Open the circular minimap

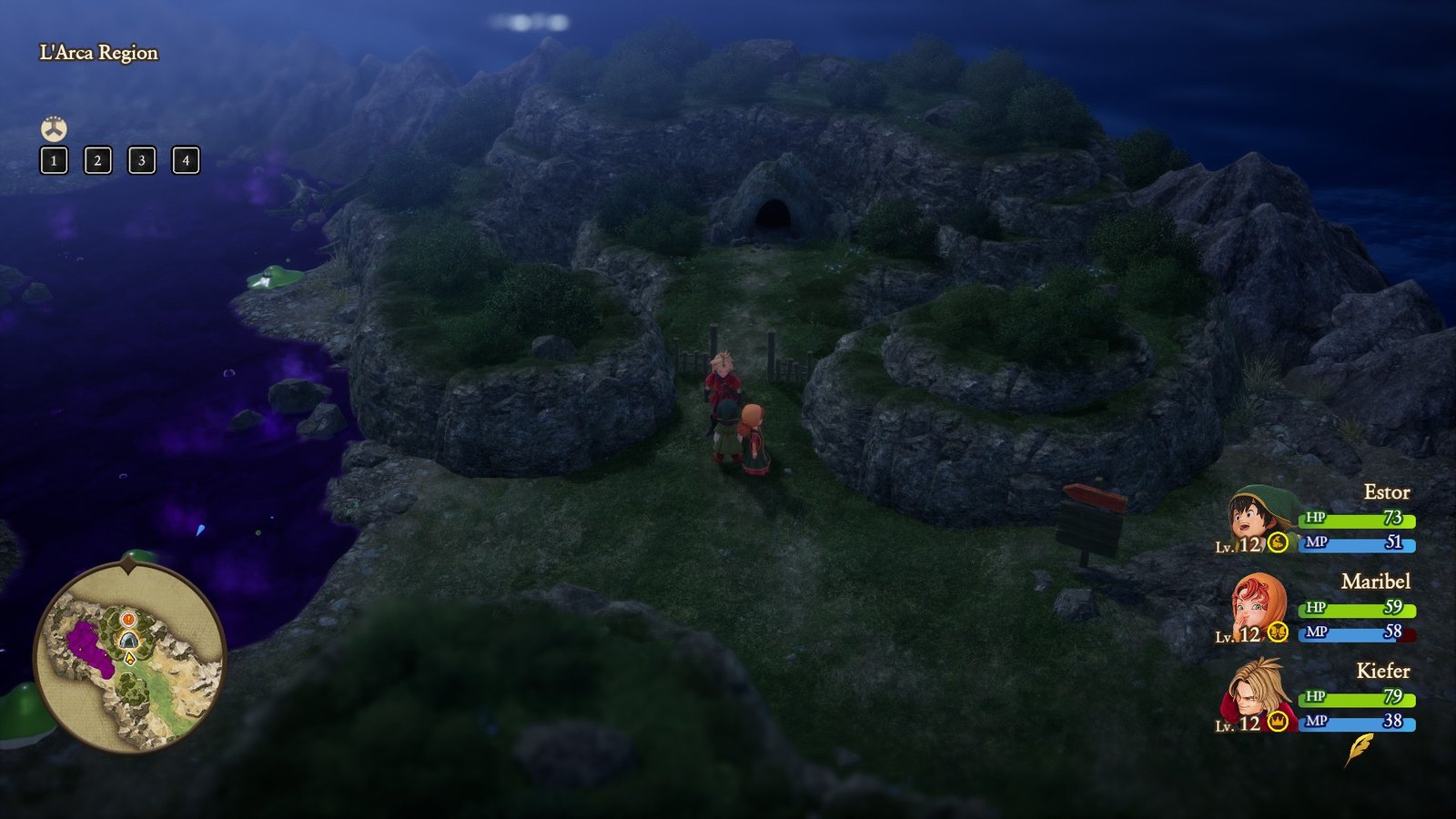pos(129,657)
